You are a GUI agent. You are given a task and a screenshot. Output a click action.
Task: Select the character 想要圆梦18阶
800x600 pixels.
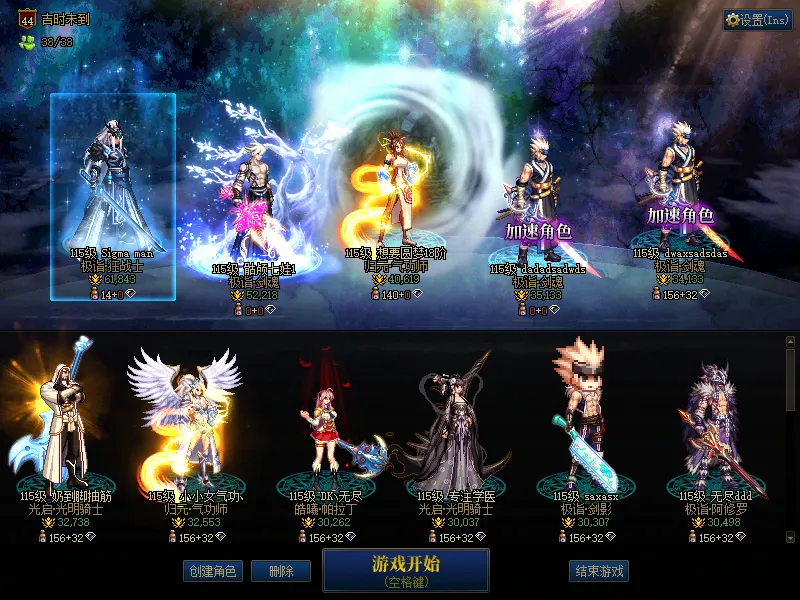(391, 195)
